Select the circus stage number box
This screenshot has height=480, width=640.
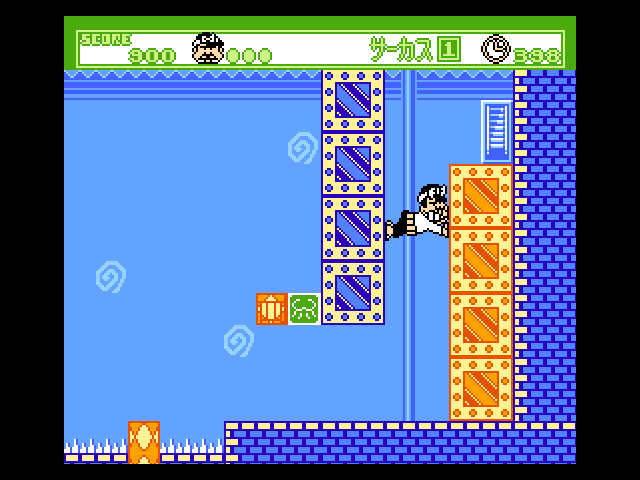(x=449, y=49)
